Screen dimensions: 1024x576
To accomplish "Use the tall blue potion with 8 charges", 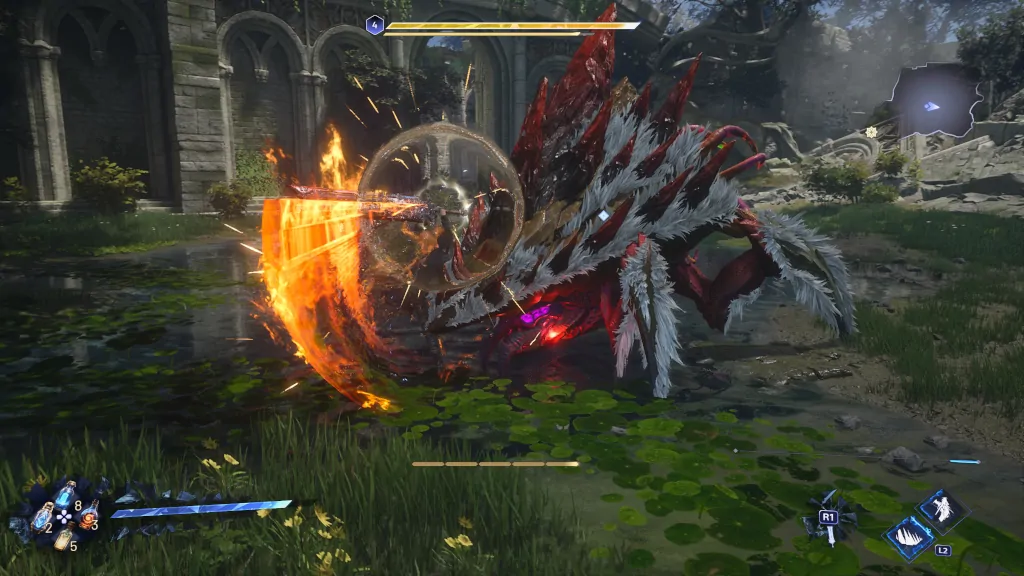I will coord(65,495).
